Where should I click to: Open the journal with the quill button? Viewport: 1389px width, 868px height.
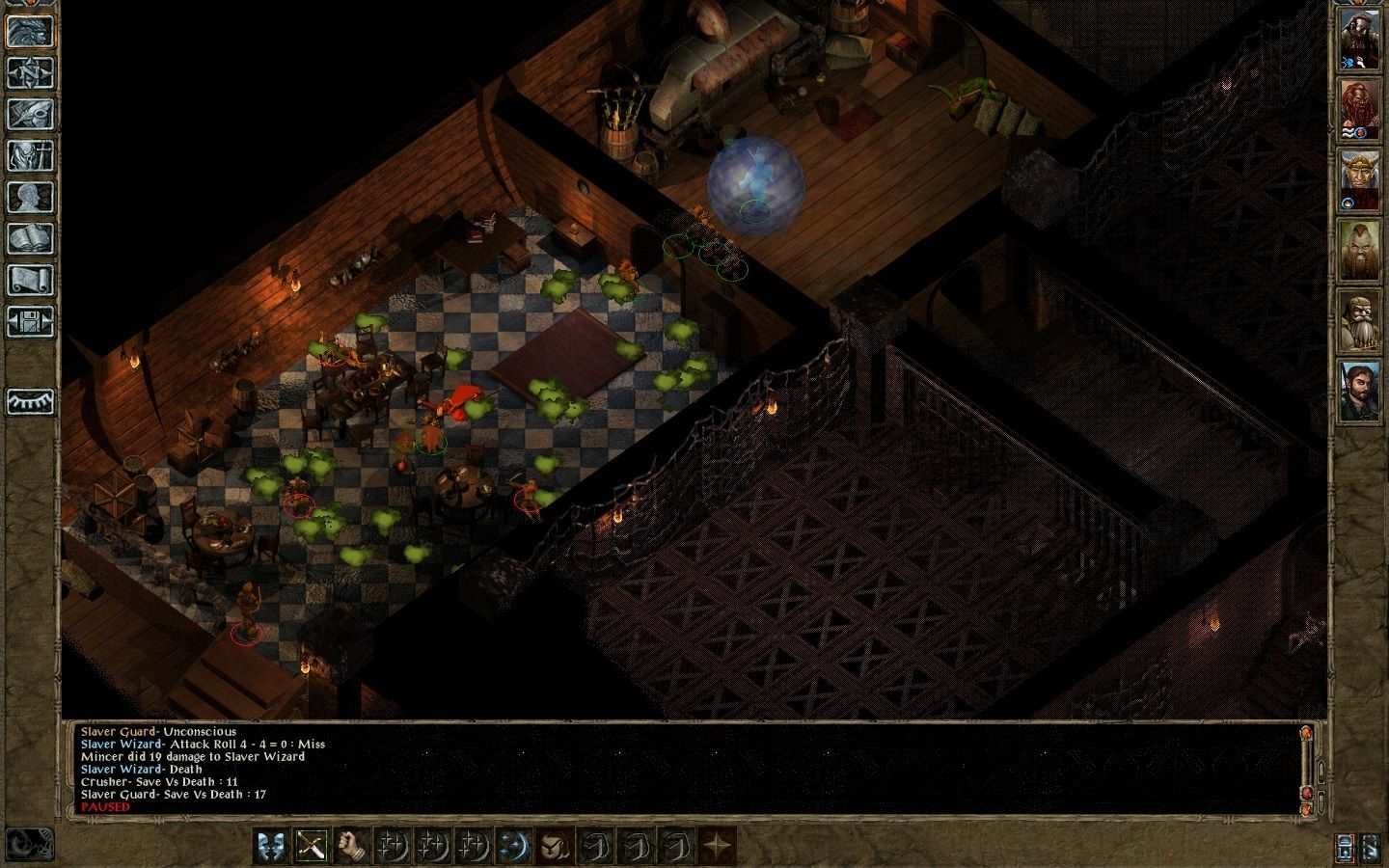(x=30, y=114)
